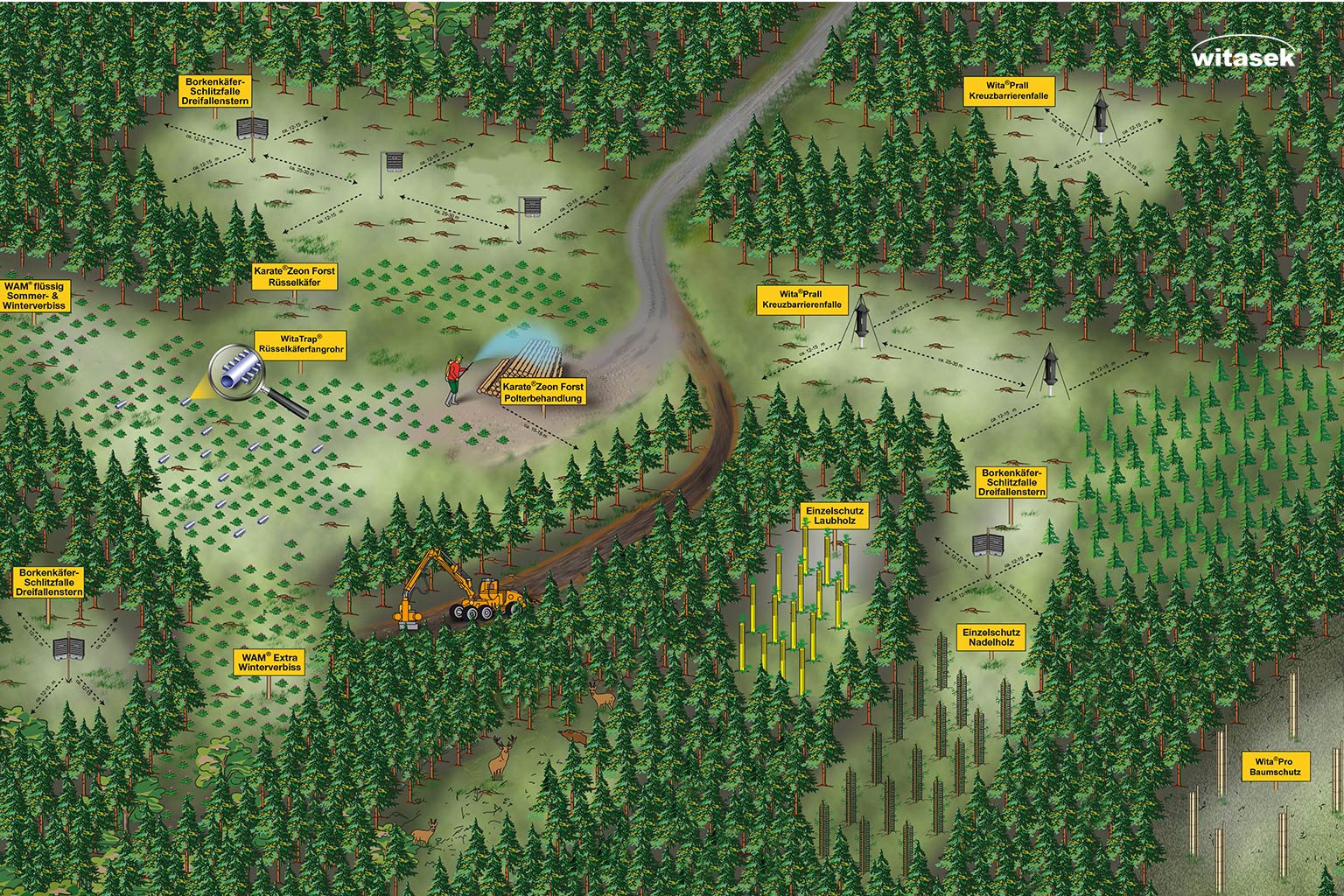
Task: Open the Karate Zeon Forst Rüsselkäfer label
Action: (294, 276)
